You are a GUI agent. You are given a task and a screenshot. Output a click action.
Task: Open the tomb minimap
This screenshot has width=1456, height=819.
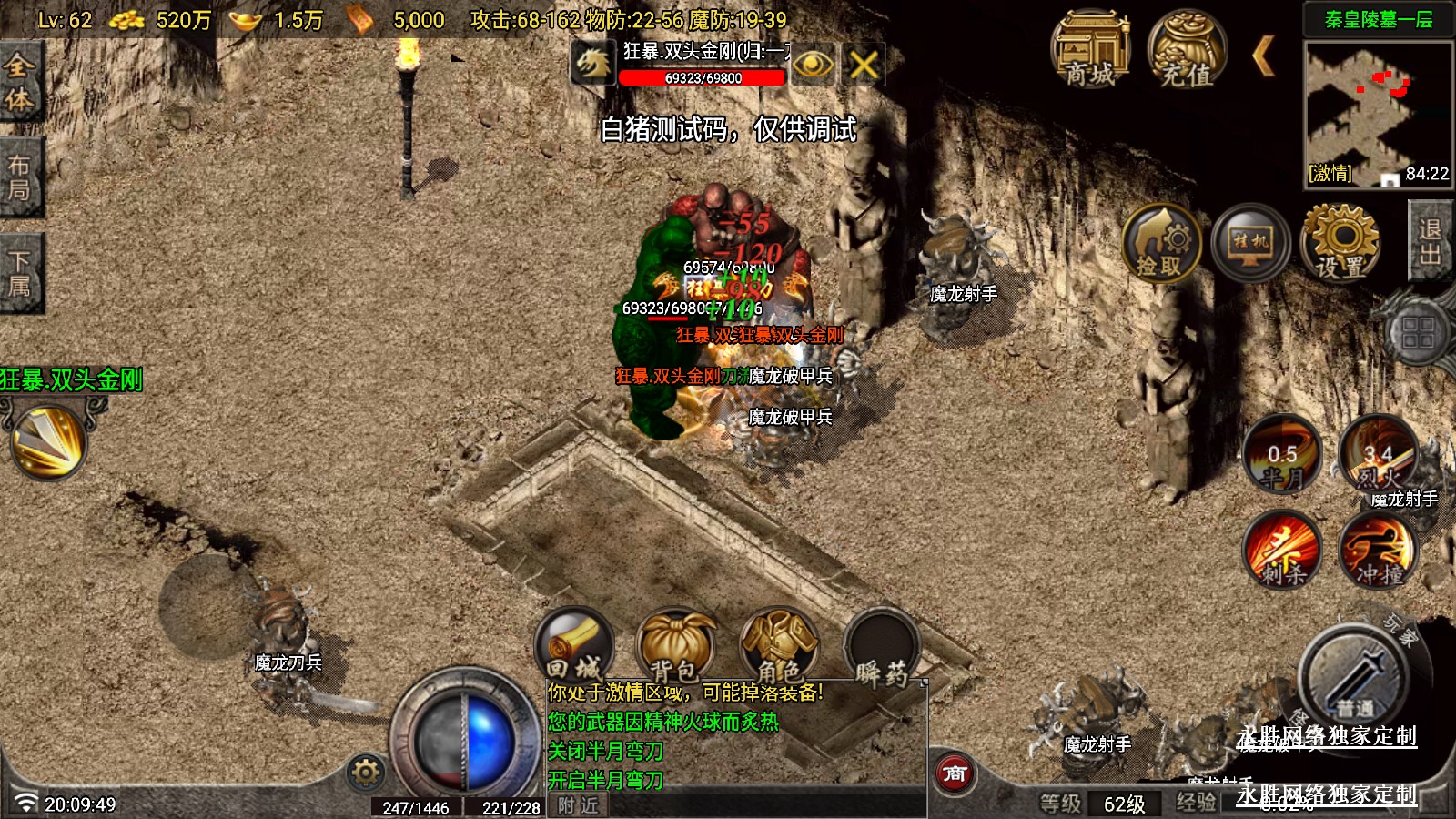(x=1377, y=112)
